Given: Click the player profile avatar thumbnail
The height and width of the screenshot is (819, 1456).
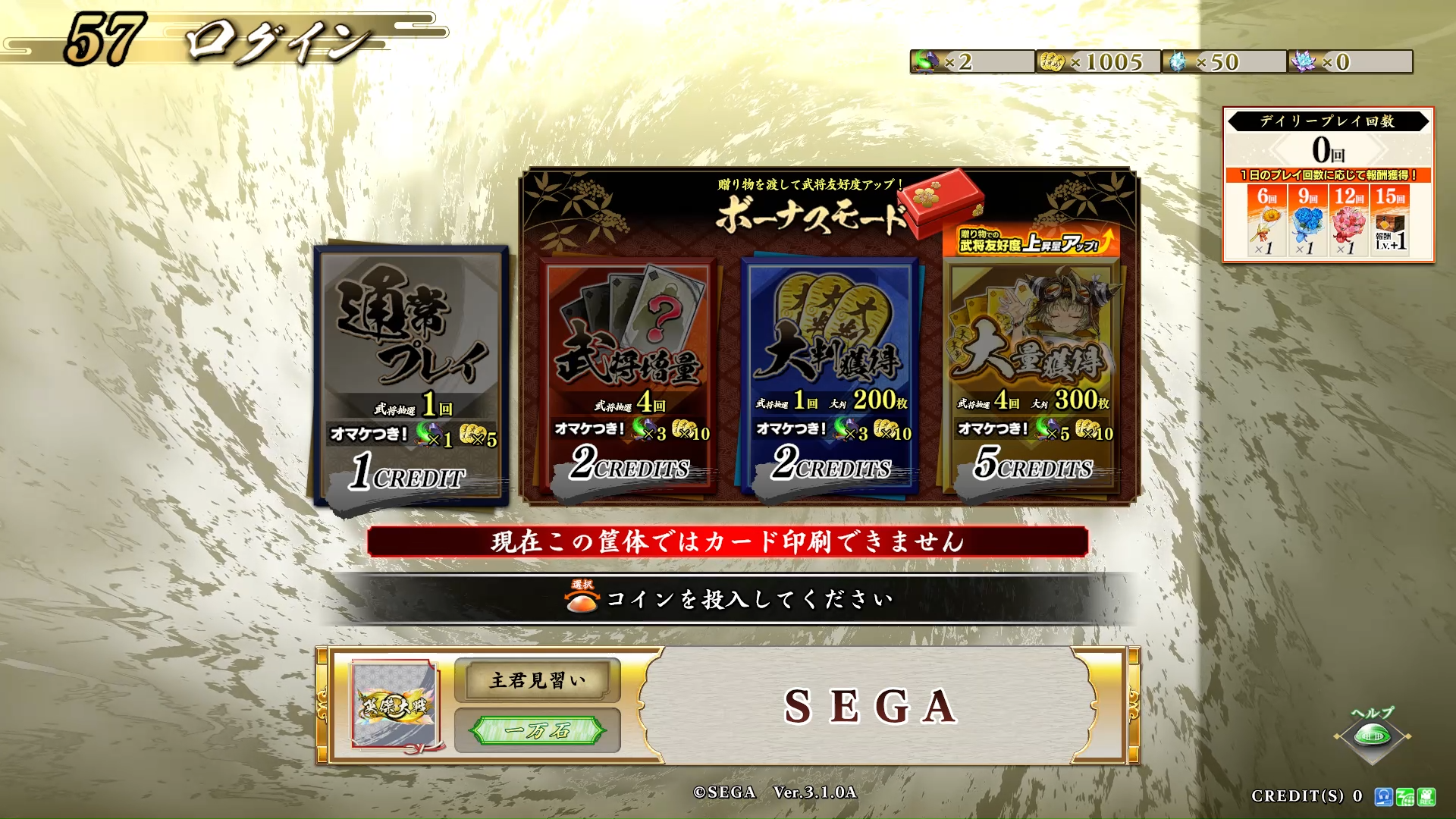Looking at the screenshot, I should click(x=394, y=704).
